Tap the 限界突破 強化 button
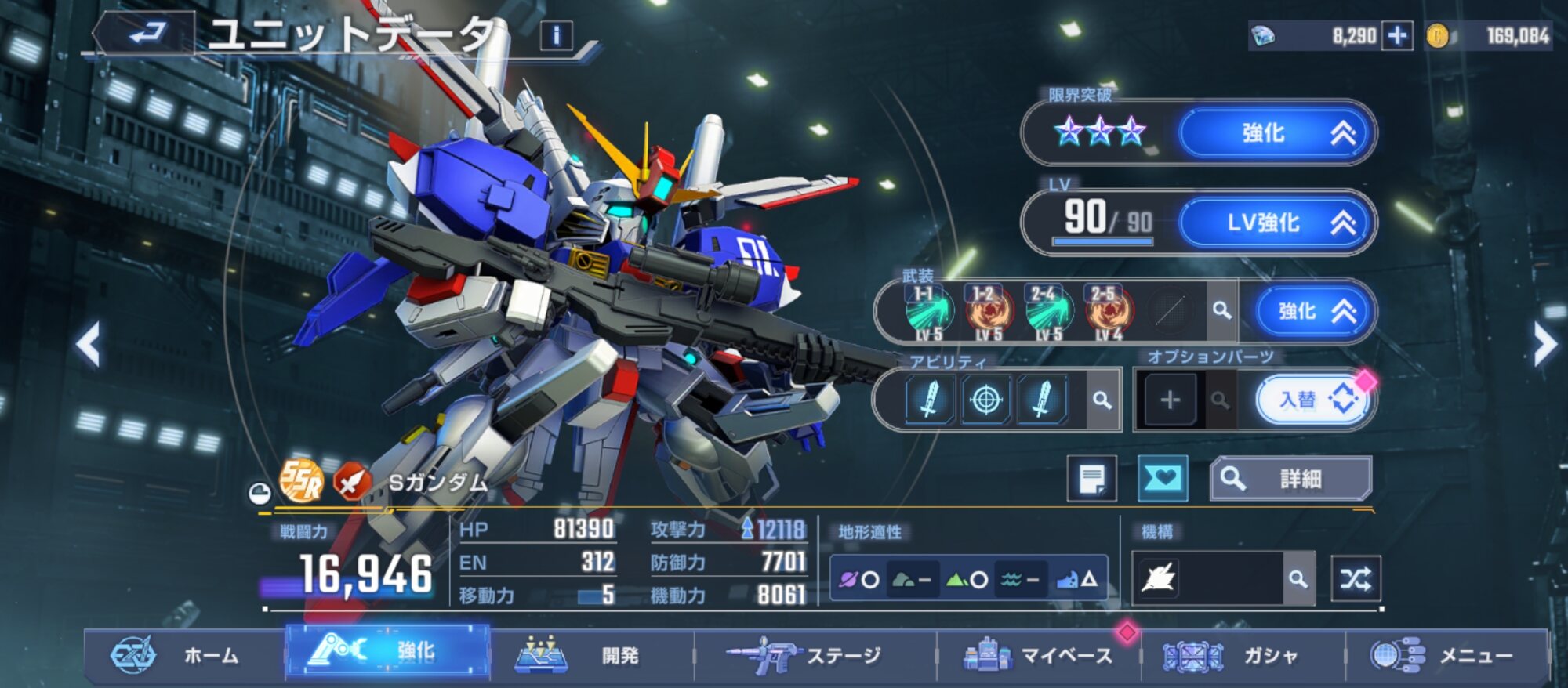 pos(1276,133)
